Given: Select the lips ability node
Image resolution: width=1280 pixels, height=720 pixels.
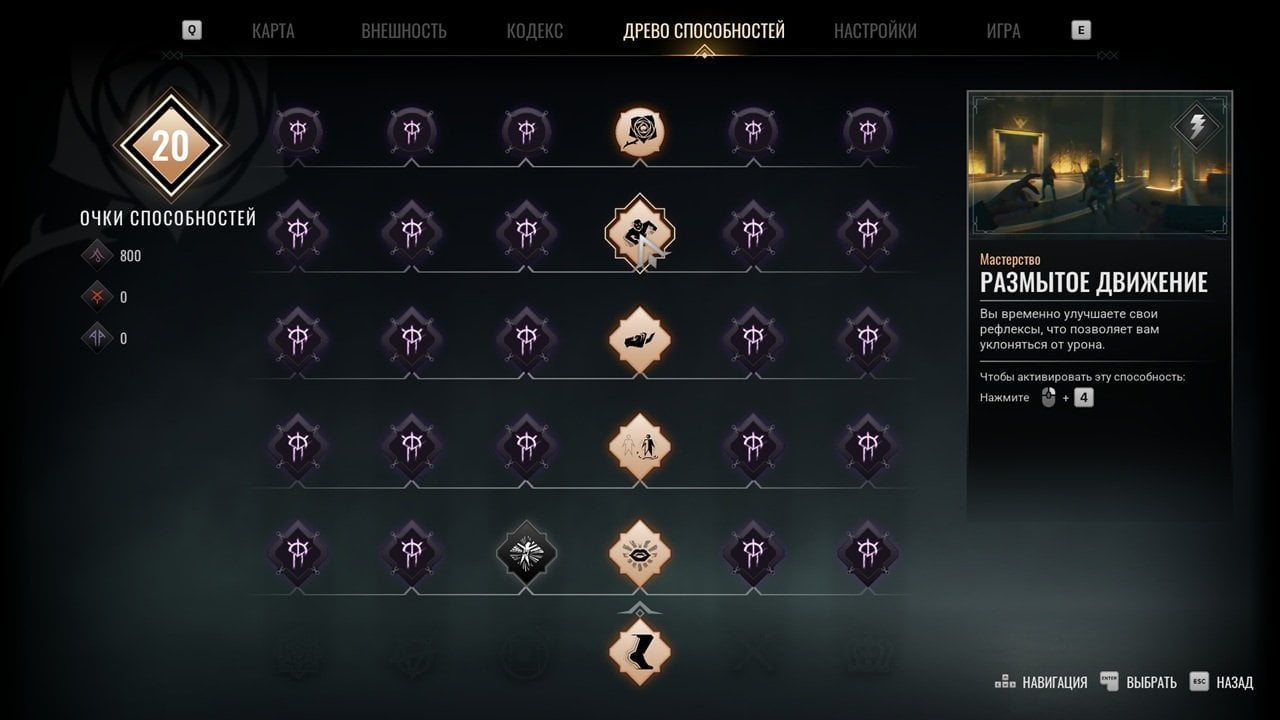Looking at the screenshot, I should (x=640, y=552).
